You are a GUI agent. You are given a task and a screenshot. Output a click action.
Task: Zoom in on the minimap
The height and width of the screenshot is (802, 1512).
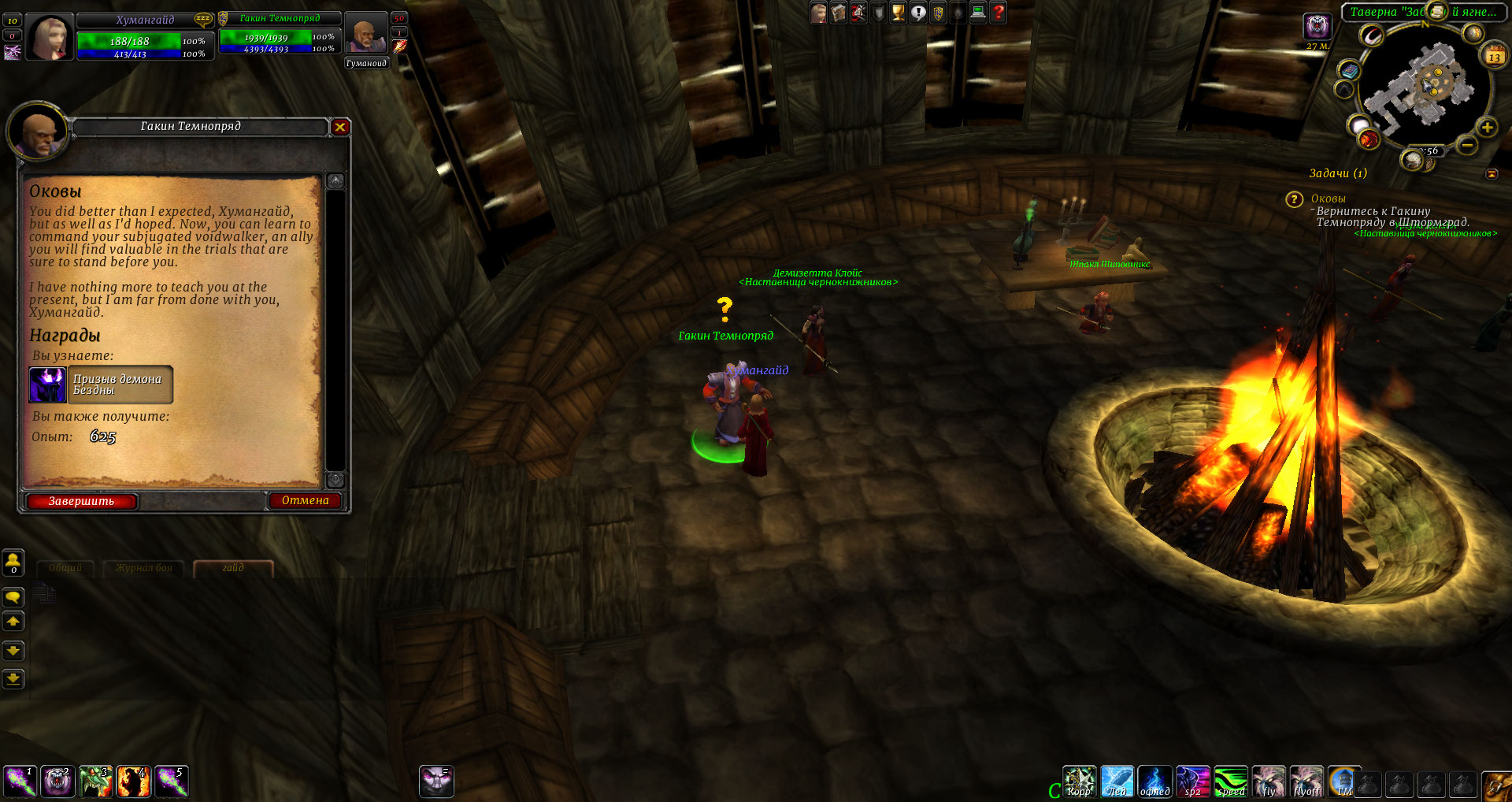[1487, 128]
